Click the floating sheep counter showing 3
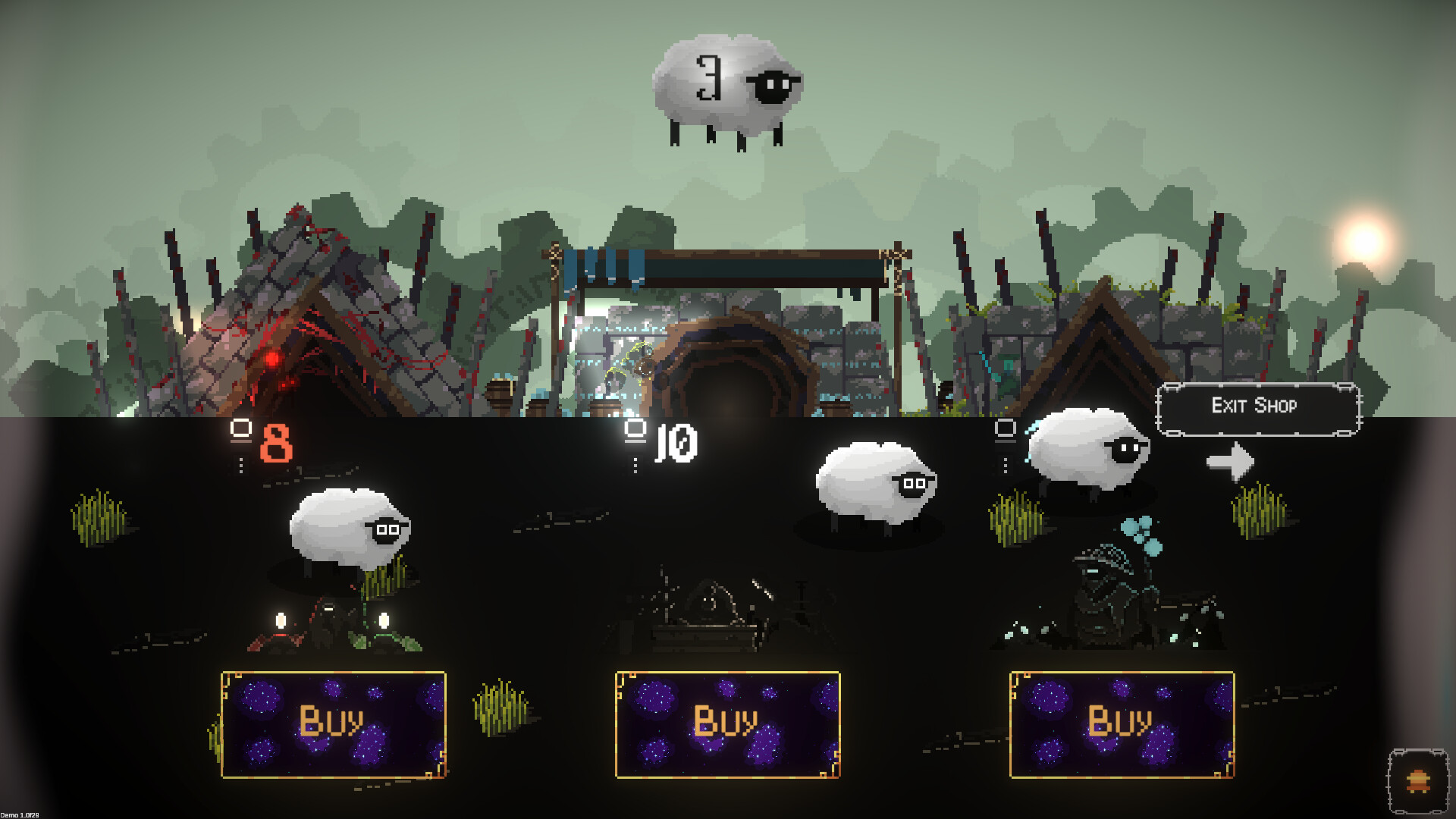 pos(724,83)
